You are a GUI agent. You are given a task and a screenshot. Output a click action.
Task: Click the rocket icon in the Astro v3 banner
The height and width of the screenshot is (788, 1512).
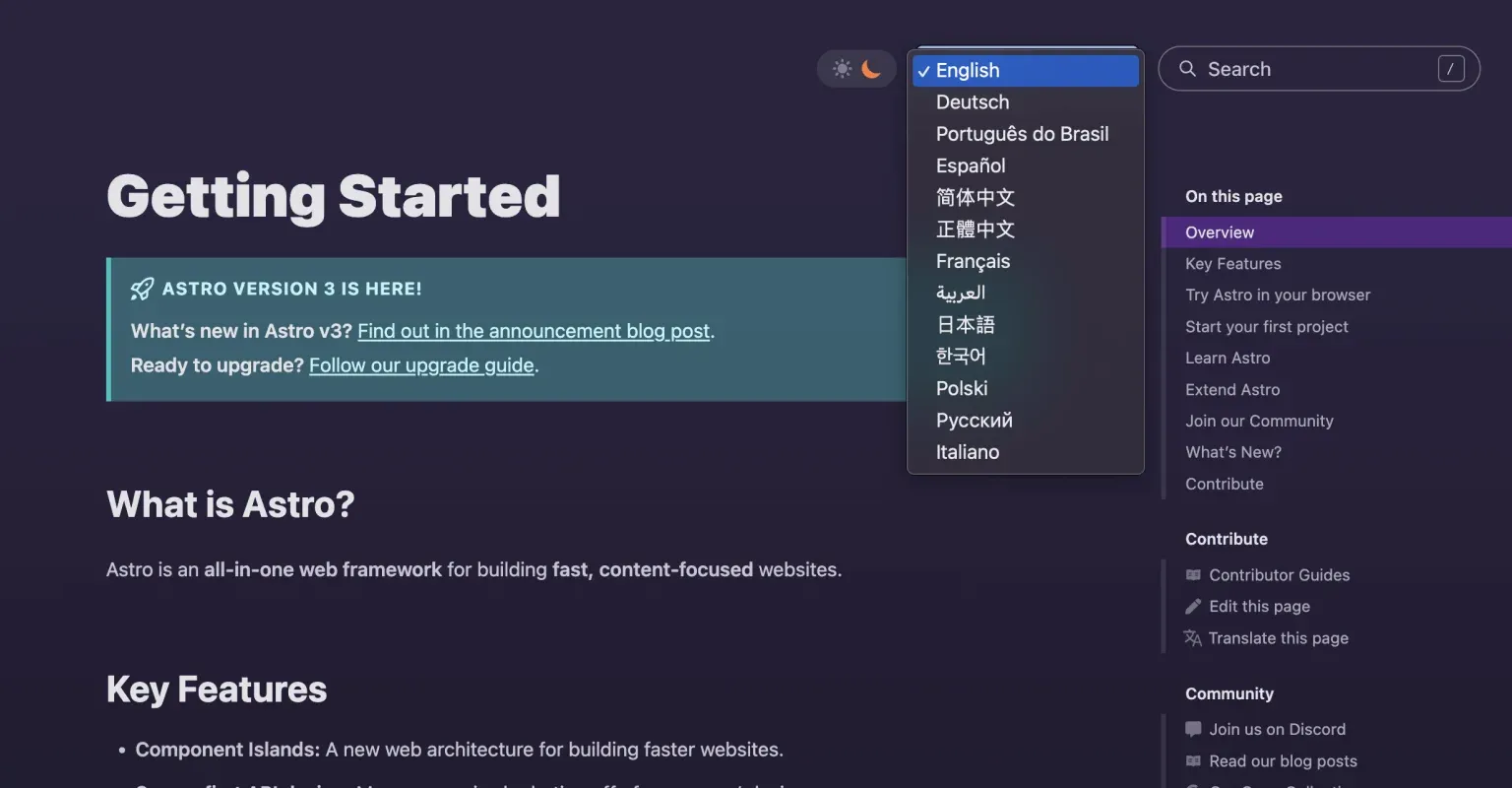click(x=143, y=288)
